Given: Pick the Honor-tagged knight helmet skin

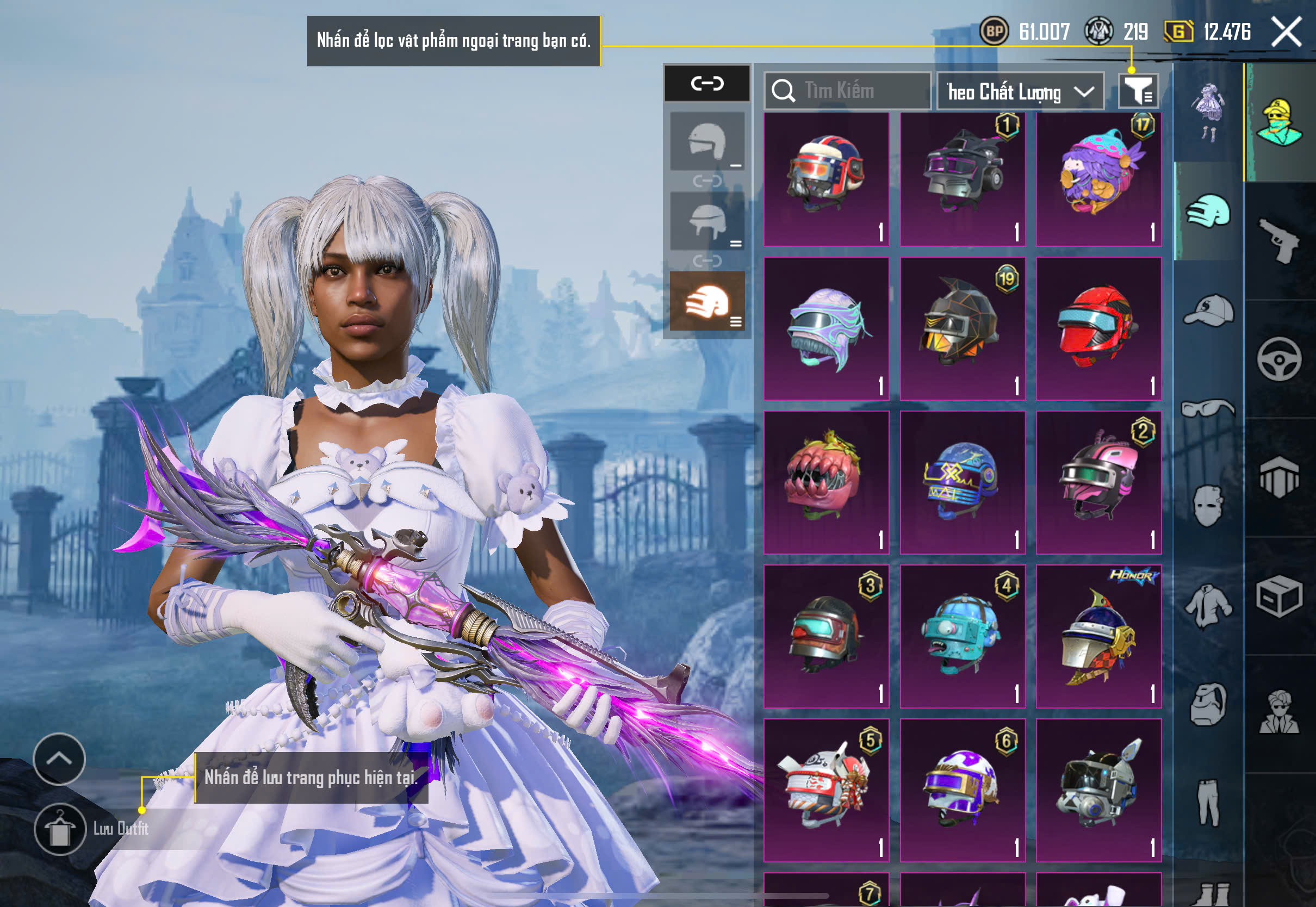Looking at the screenshot, I should (1098, 637).
